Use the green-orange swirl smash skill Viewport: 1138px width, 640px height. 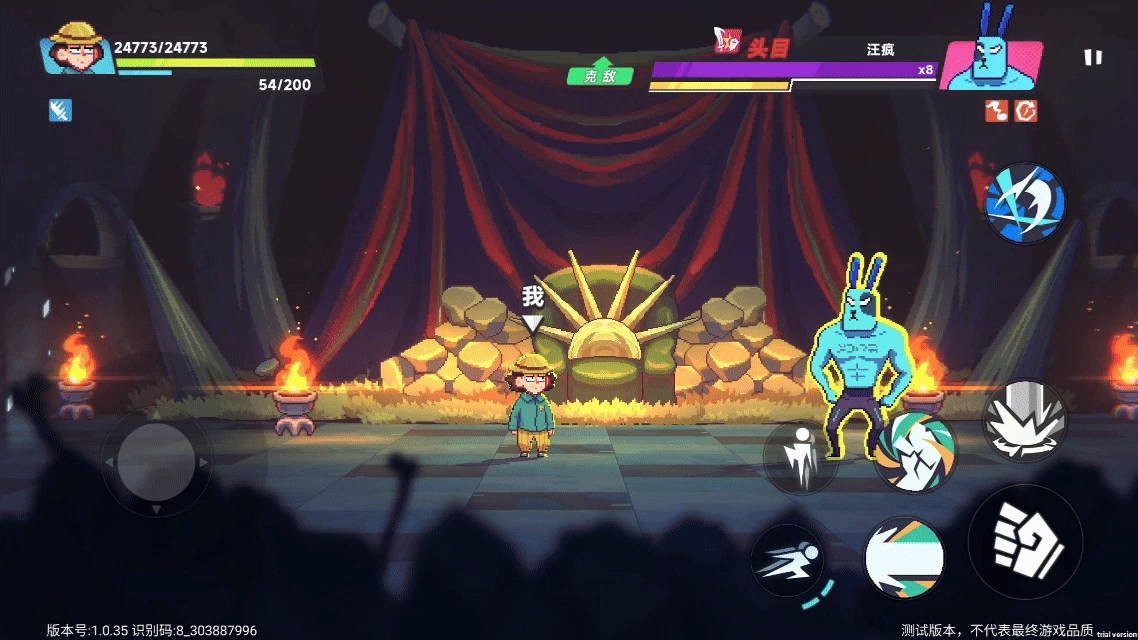click(914, 452)
